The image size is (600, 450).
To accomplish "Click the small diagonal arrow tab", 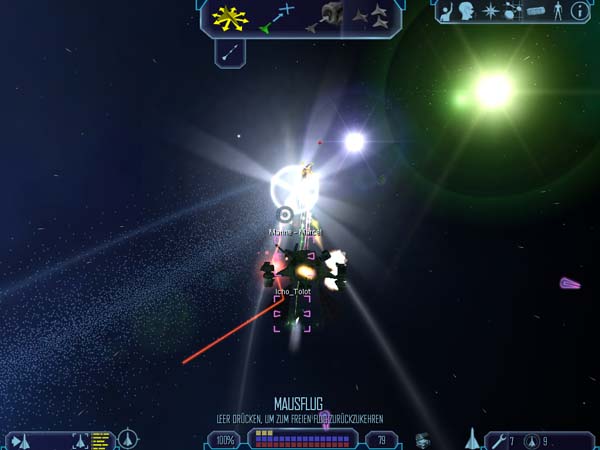I will [x=230, y=52].
